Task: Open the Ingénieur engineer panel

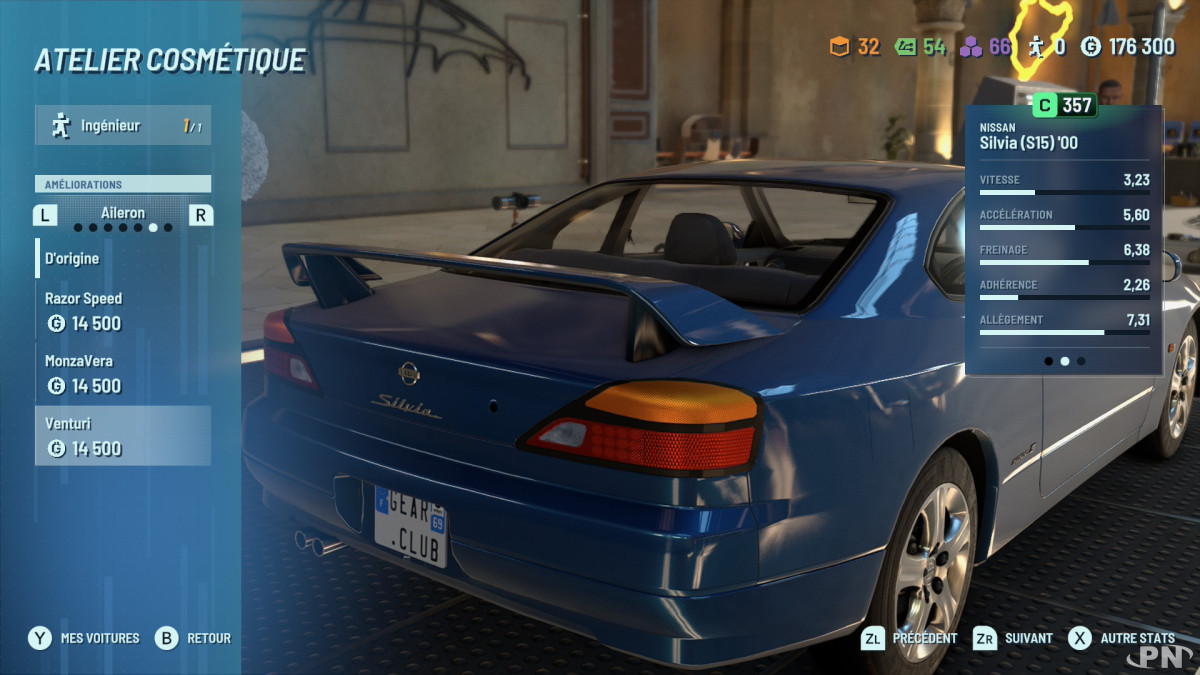Action: click(x=122, y=126)
